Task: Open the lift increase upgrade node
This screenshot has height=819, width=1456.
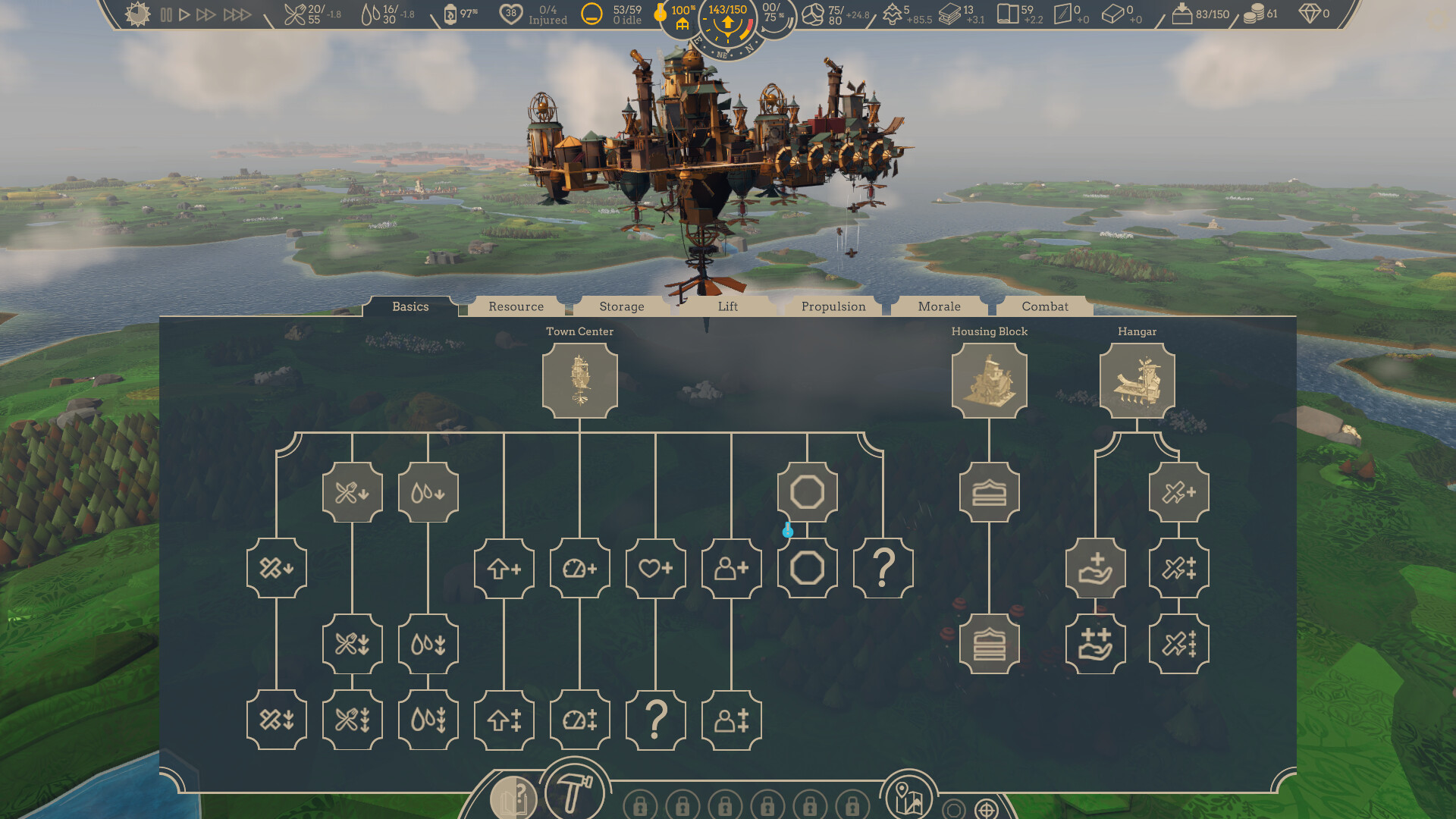Action: pyautogui.click(x=504, y=568)
